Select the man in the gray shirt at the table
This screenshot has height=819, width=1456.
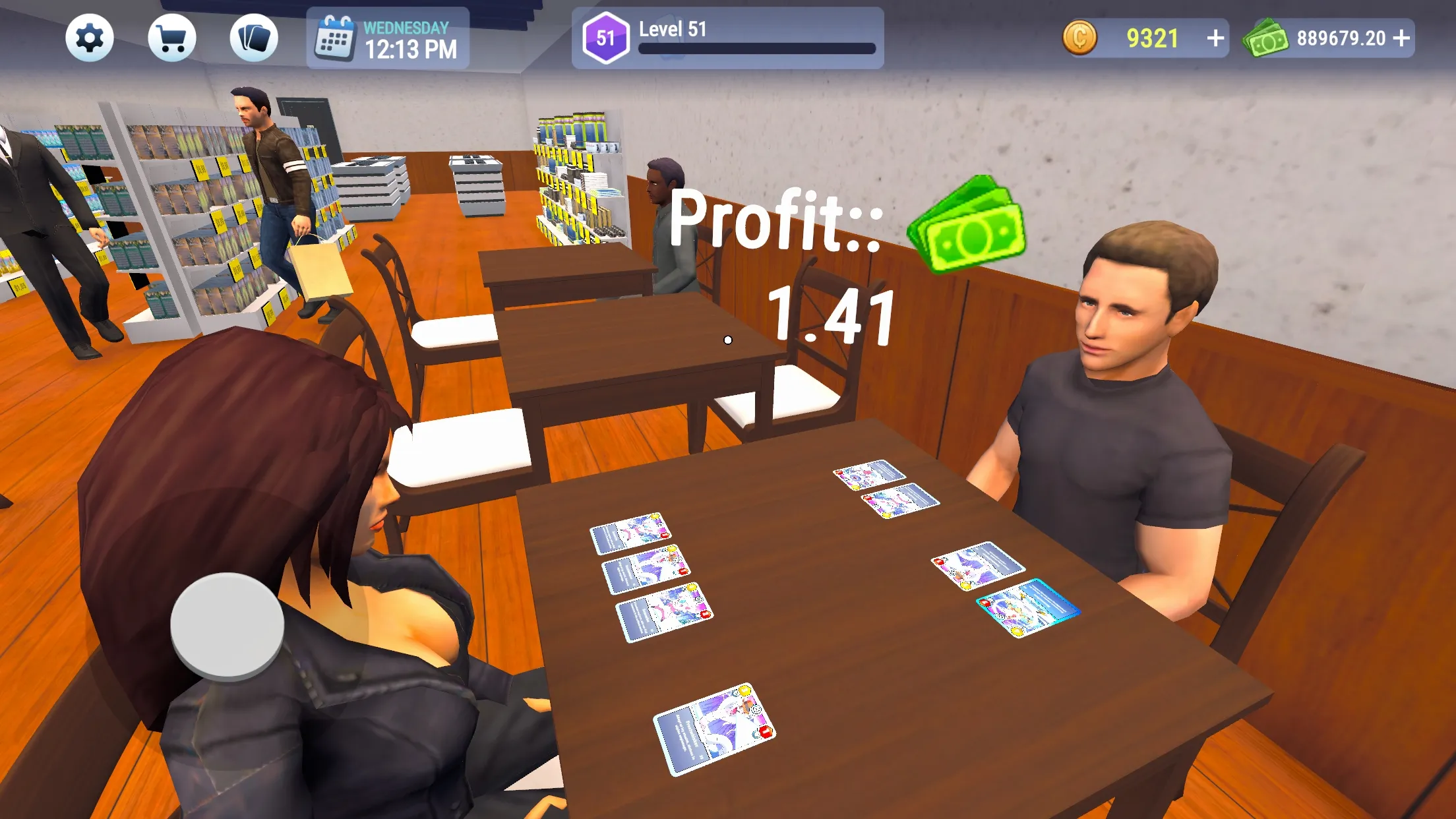tap(1121, 396)
